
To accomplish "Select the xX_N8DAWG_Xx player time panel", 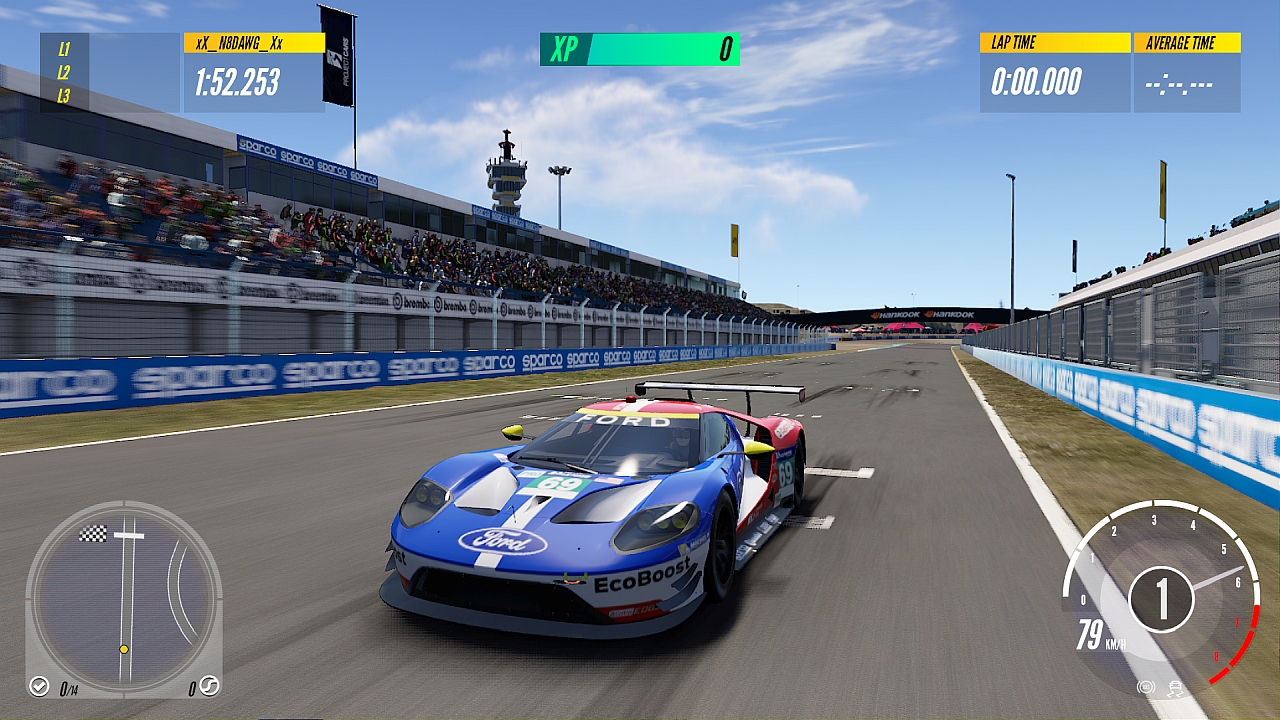I will tap(254, 72).
